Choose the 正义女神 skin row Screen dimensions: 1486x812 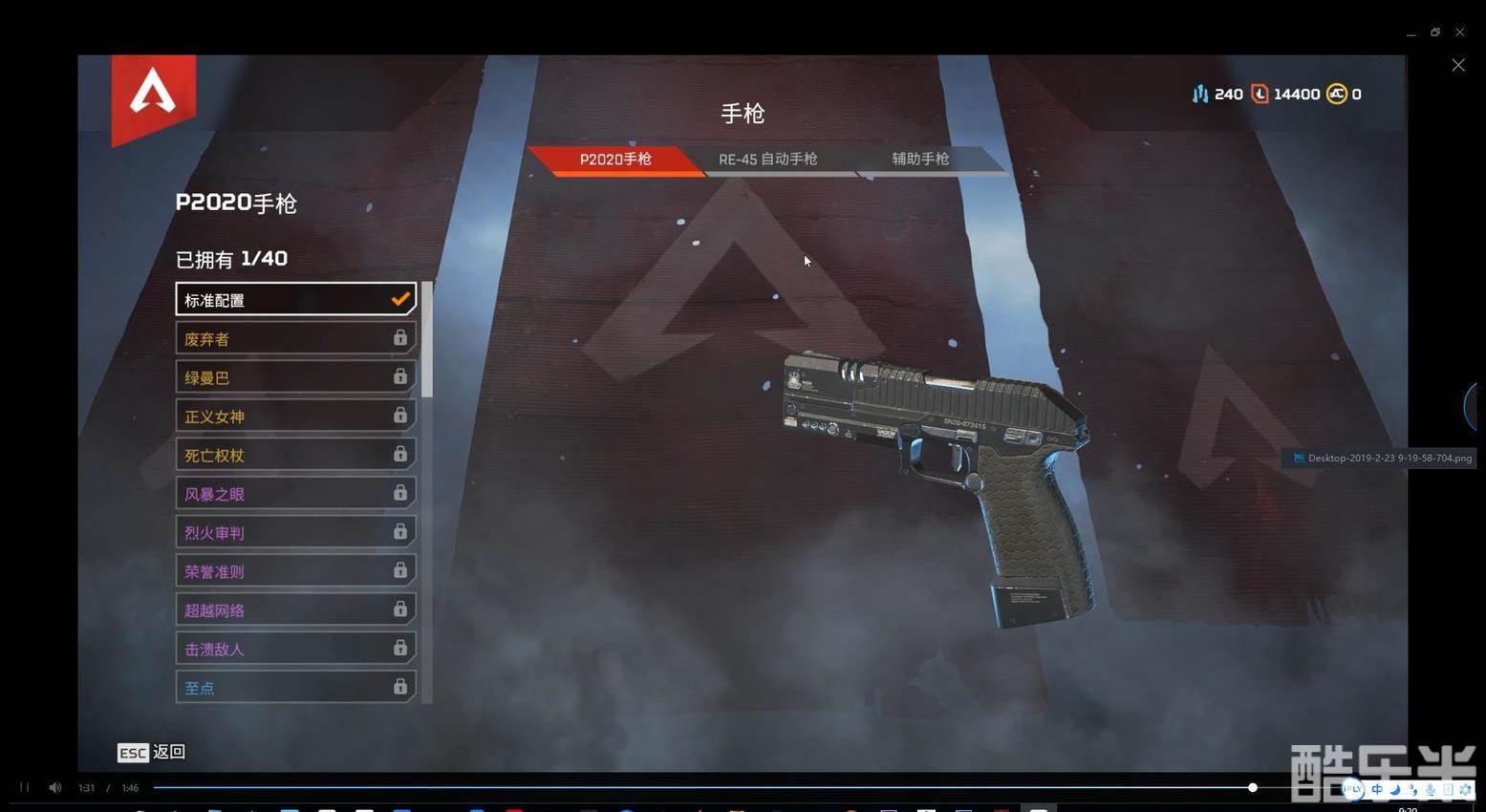click(295, 417)
